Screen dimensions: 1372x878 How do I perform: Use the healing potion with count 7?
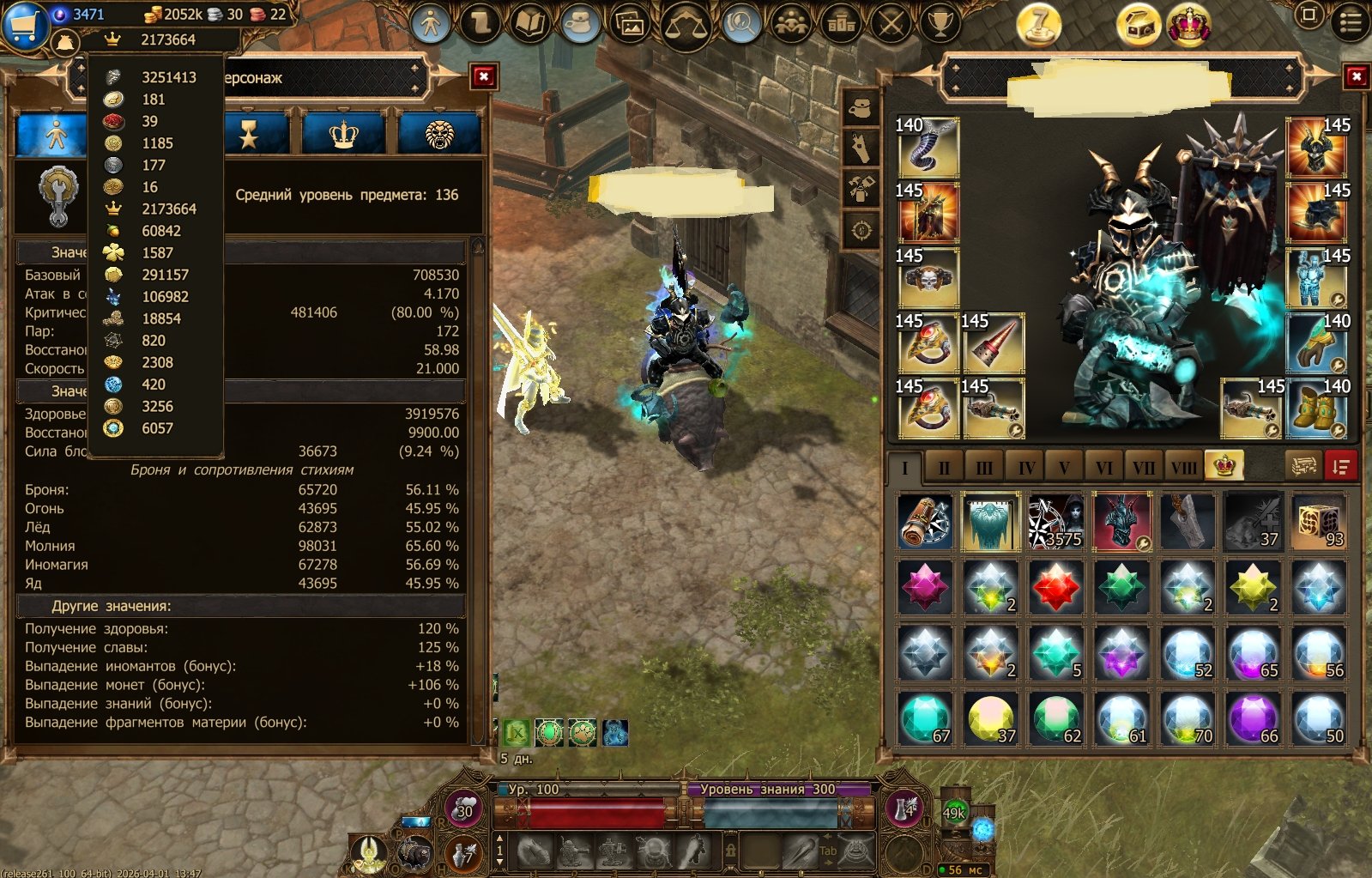click(x=464, y=853)
